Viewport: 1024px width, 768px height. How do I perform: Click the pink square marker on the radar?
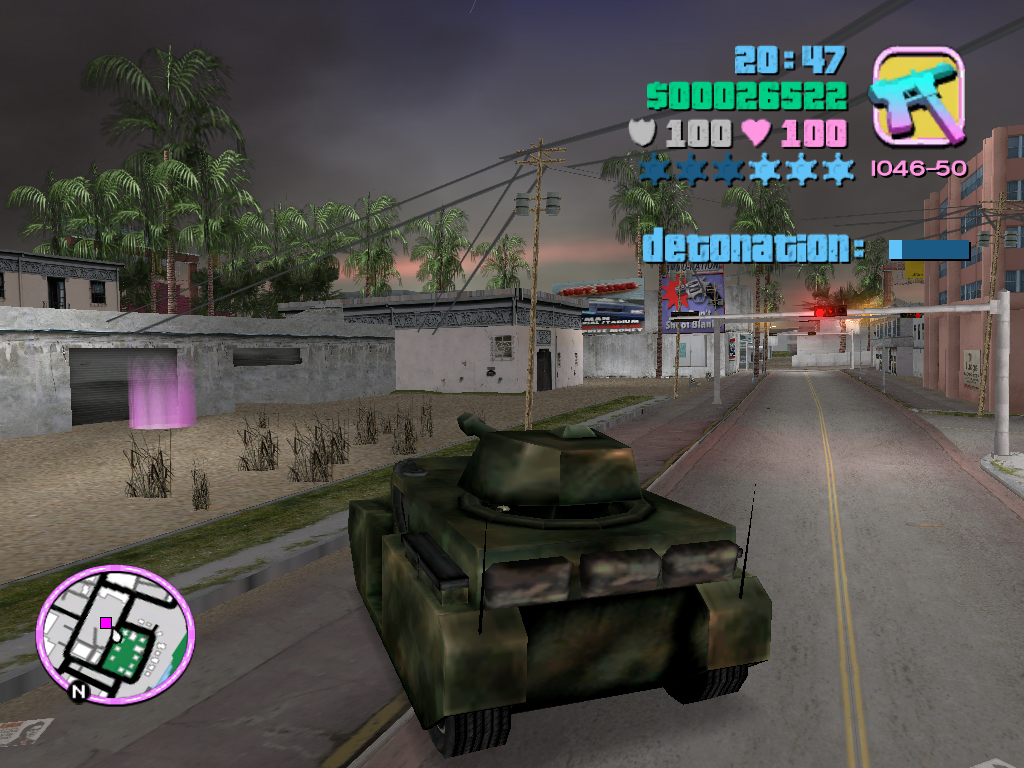coord(106,622)
